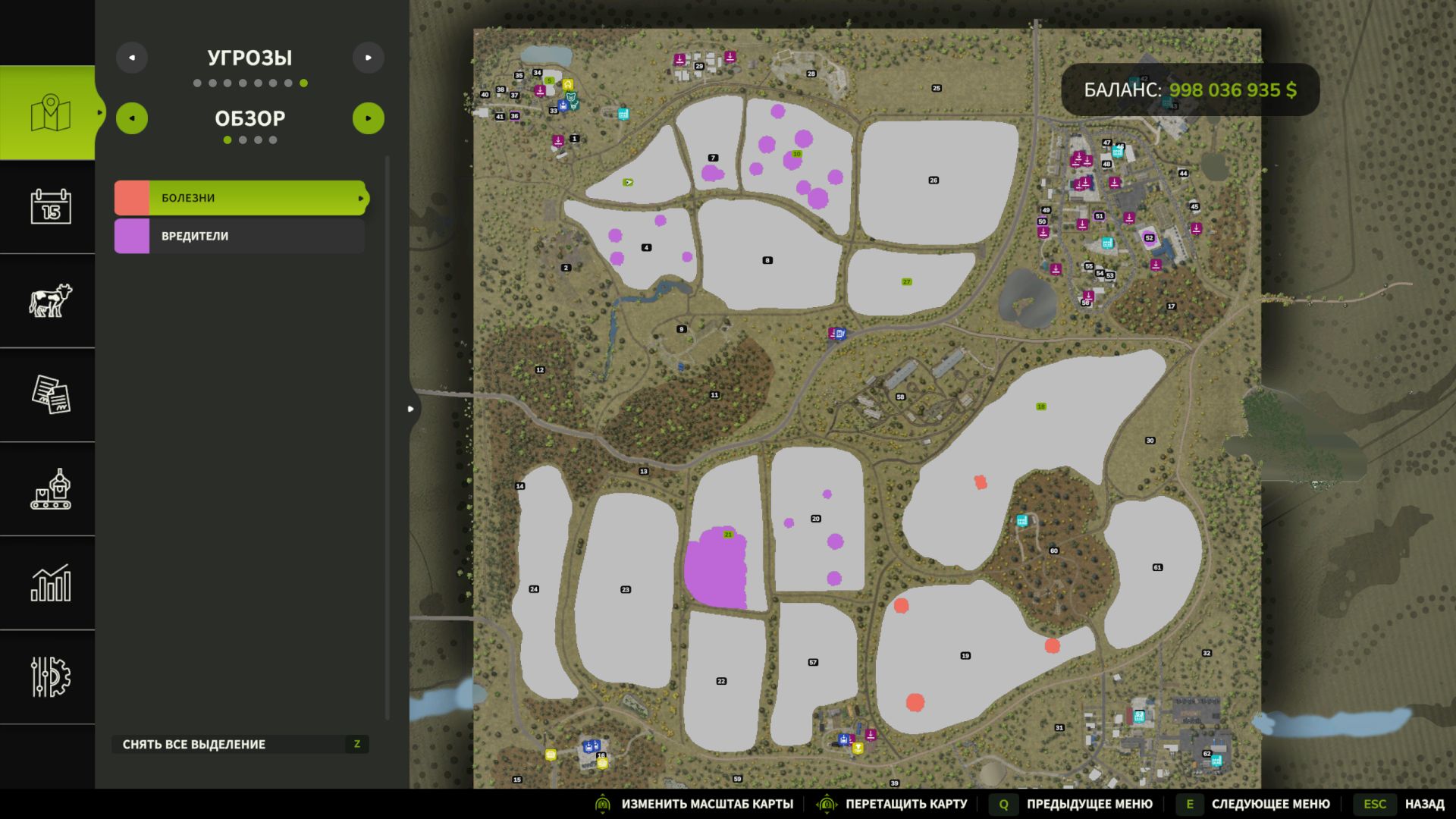
Task: Toggle the БОЛЕЗНИ filter entry
Action: [x=240, y=198]
